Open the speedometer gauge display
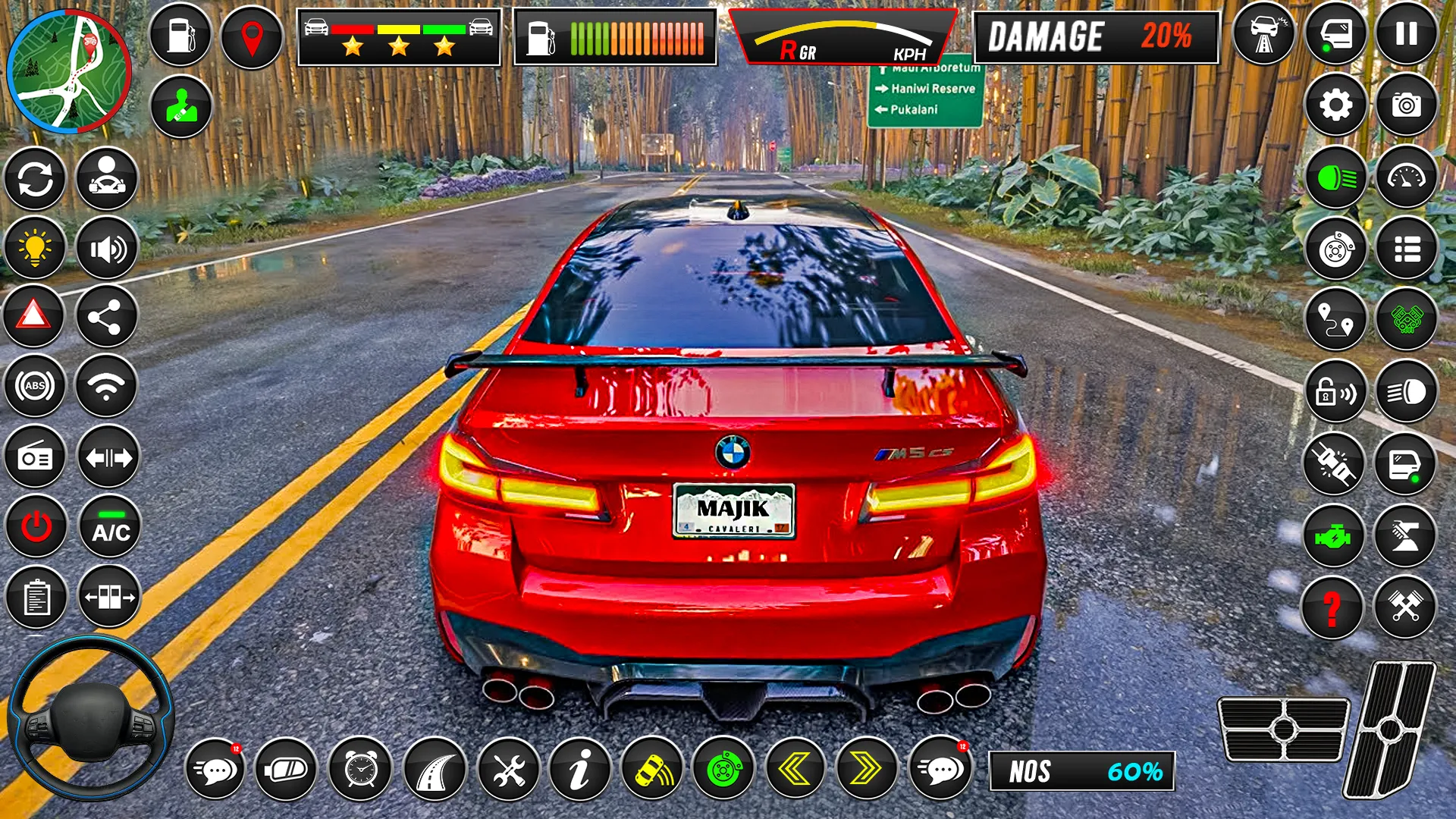This screenshot has width=1456, height=819. (x=1407, y=176)
